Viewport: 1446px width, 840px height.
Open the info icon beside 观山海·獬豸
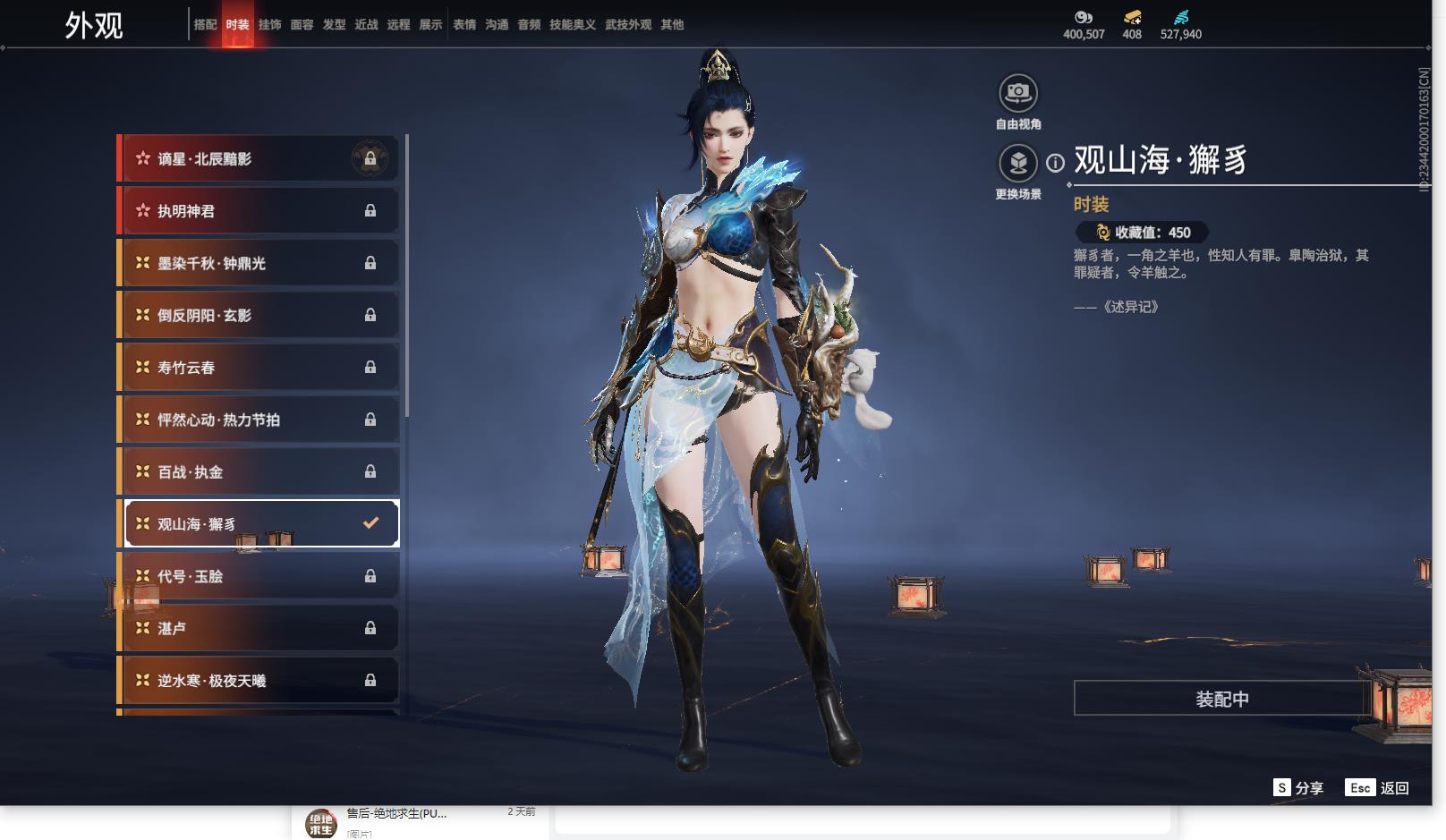point(1056,163)
